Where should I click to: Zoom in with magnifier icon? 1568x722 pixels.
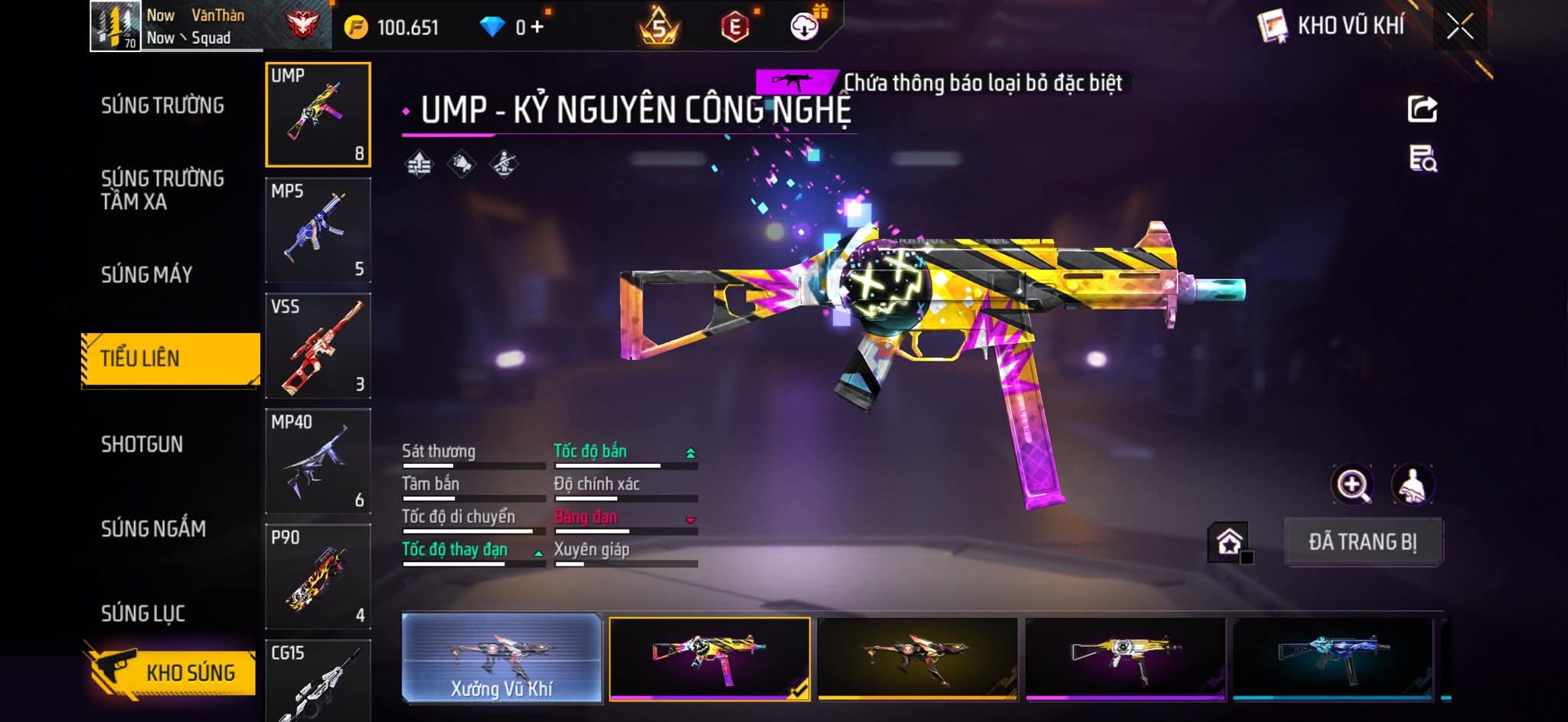[1352, 485]
